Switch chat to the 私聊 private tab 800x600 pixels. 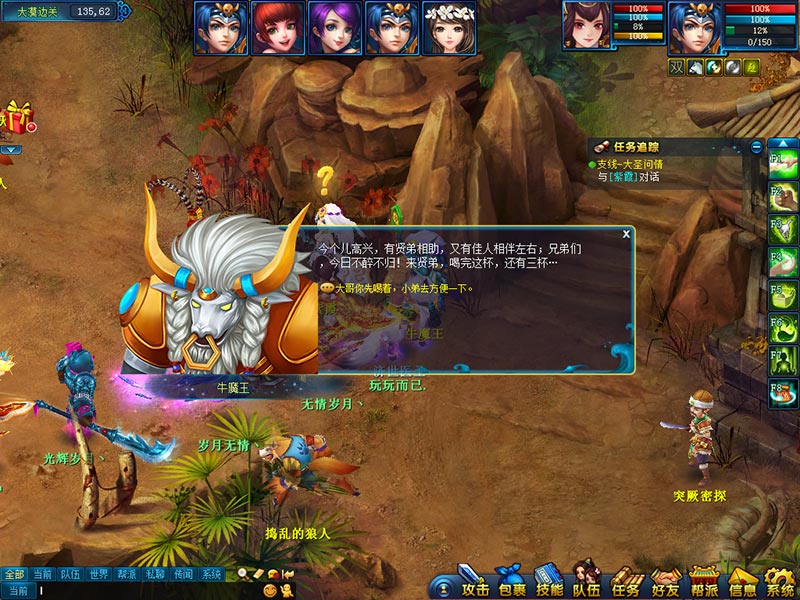[x=154, y=574]
